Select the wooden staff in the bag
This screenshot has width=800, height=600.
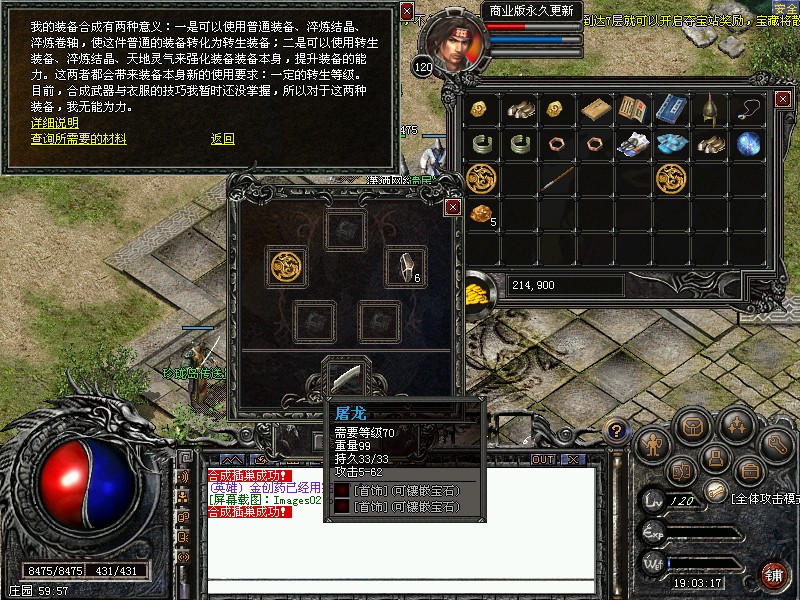click(x=558, y=179)
